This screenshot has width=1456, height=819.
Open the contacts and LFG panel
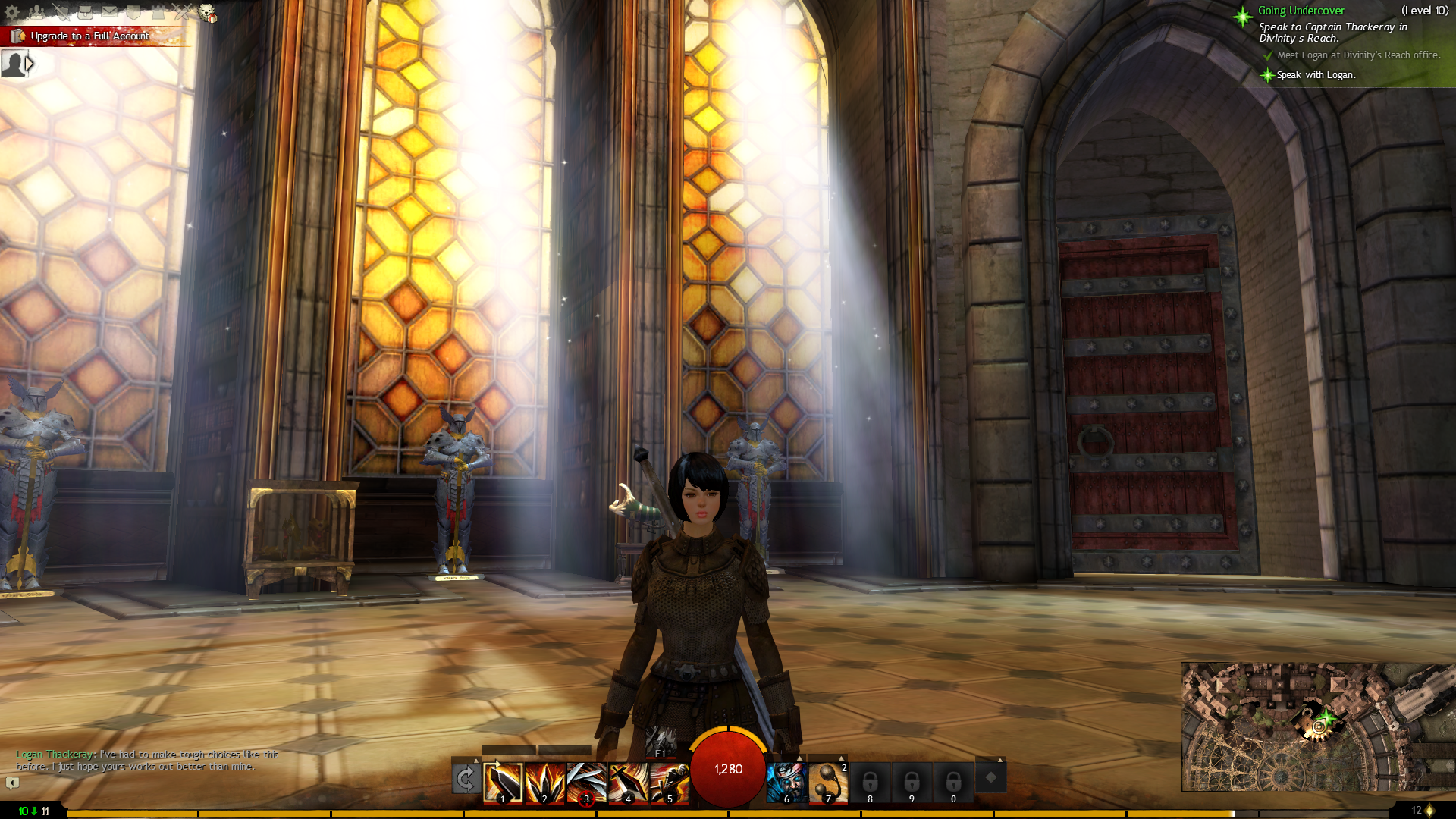[x=36, y=12]
